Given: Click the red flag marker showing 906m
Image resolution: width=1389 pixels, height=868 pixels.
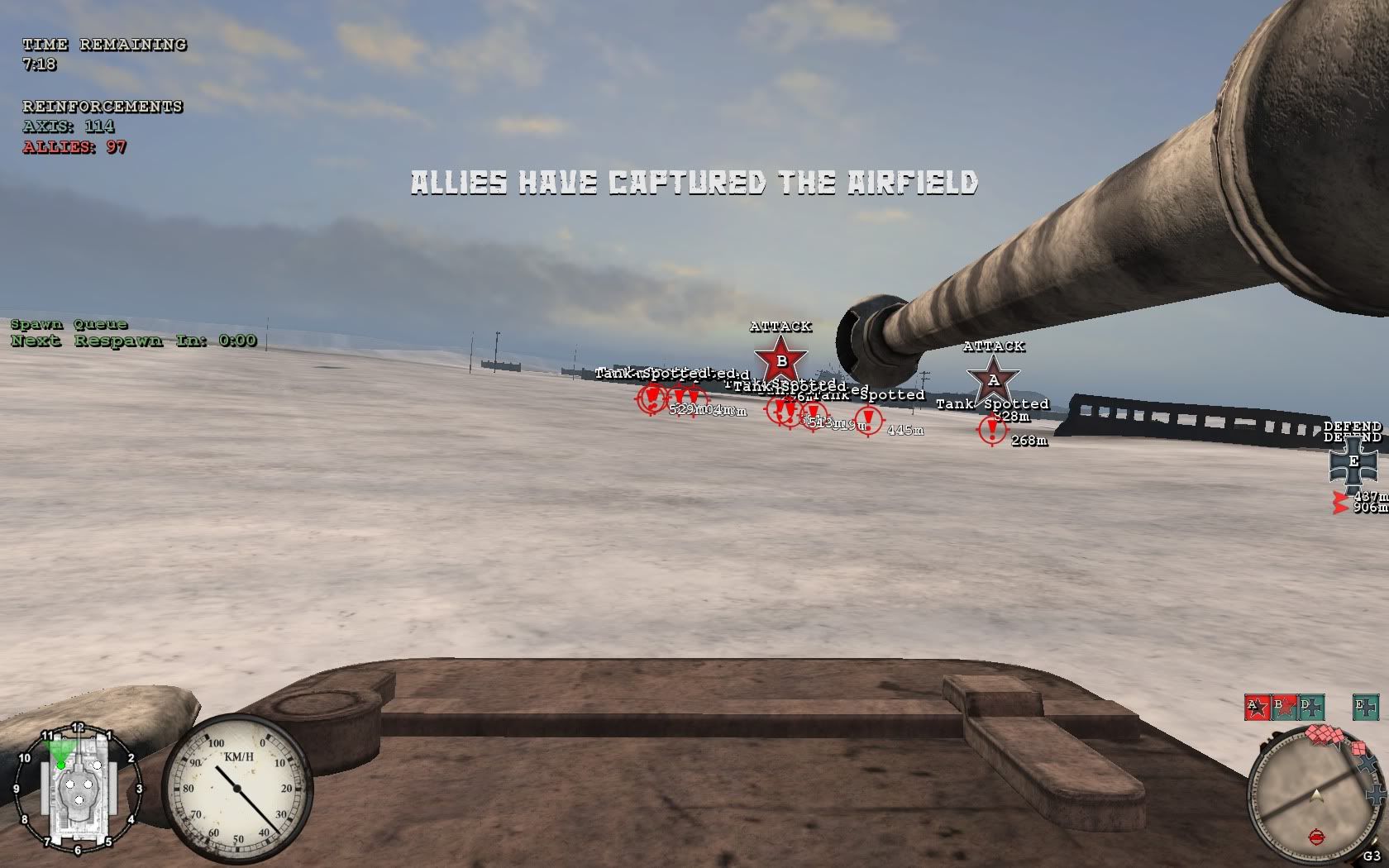Looking at the screenshot, I should point(1339,507).
